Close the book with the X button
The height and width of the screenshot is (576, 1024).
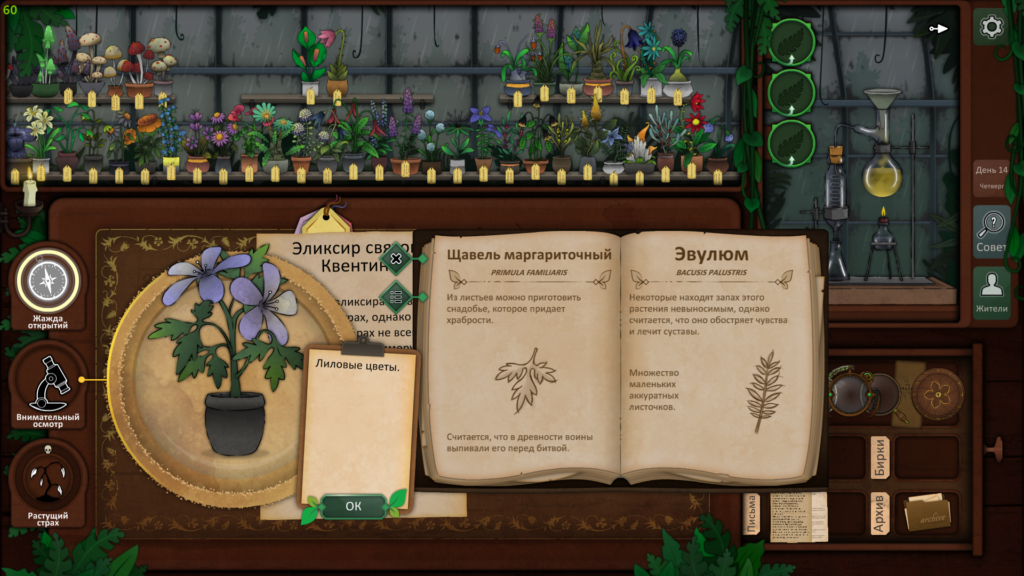tap(396, 259)
